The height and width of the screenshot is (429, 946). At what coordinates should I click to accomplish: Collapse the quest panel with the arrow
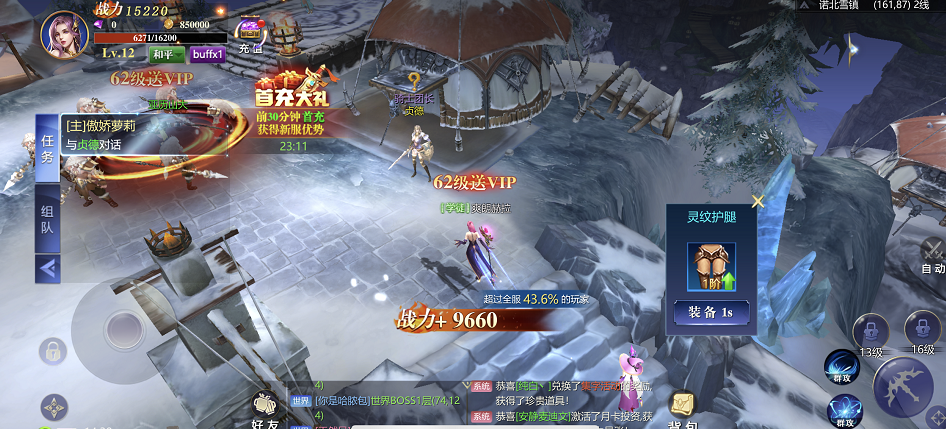[48, 268]
